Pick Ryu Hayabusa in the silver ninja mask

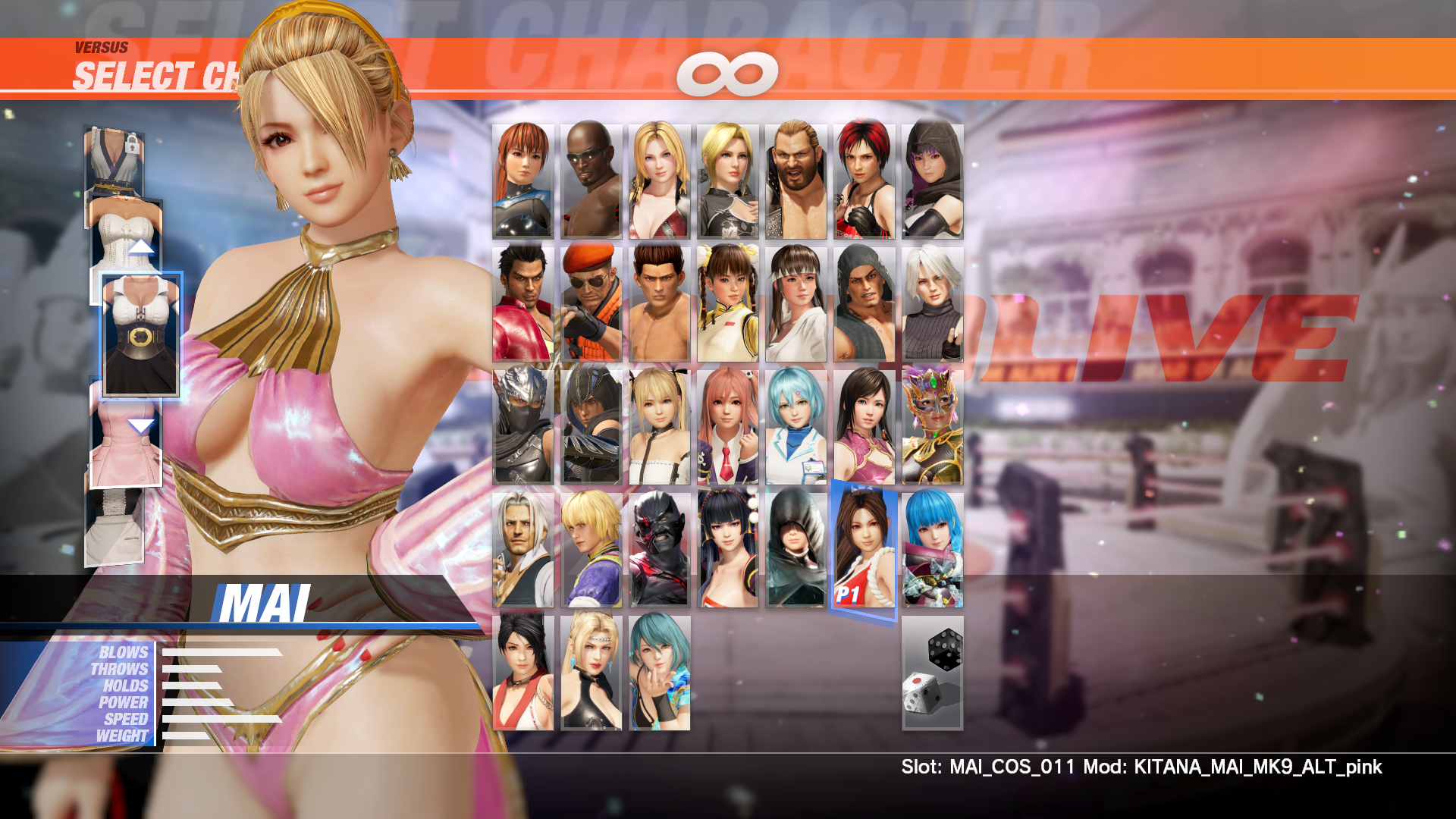(x=523, y=426)
